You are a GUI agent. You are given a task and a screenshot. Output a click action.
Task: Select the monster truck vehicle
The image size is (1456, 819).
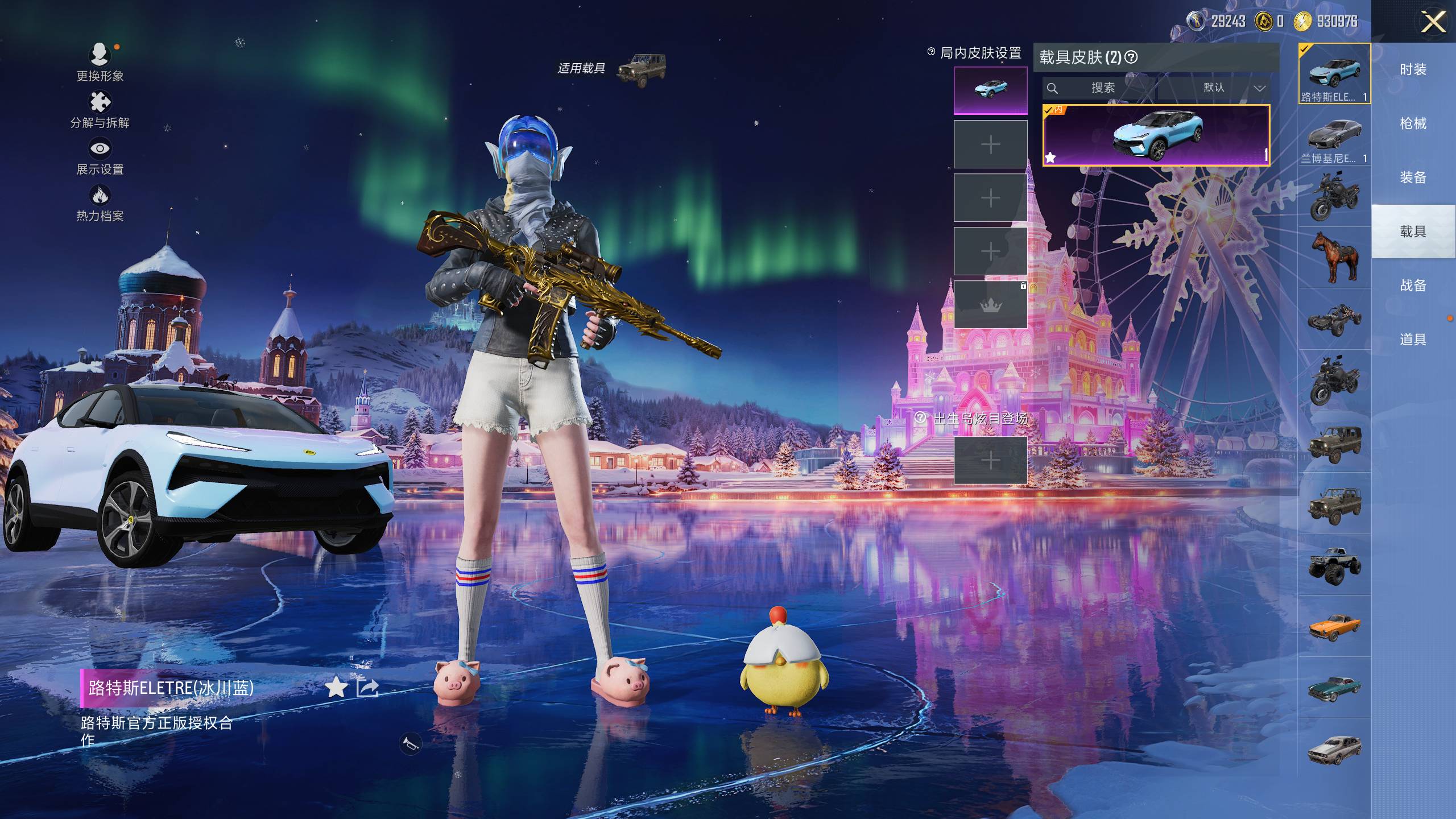[x=1334, y=564]
